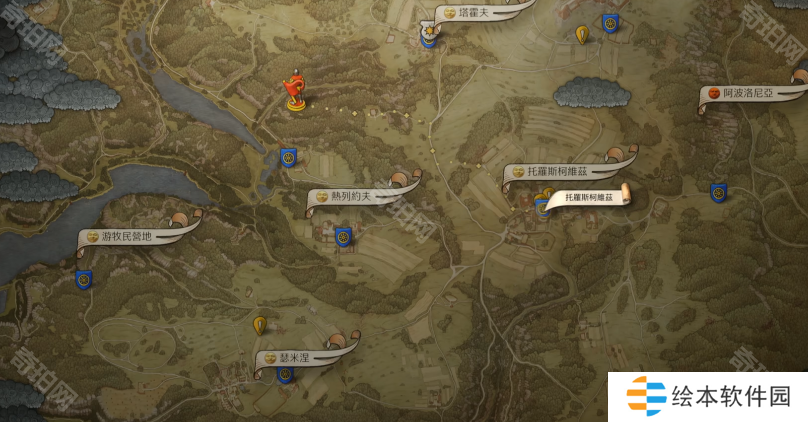Click the blue shield marker beneath 游牧民營地
The image size is (808, 422).
point(84,280)
